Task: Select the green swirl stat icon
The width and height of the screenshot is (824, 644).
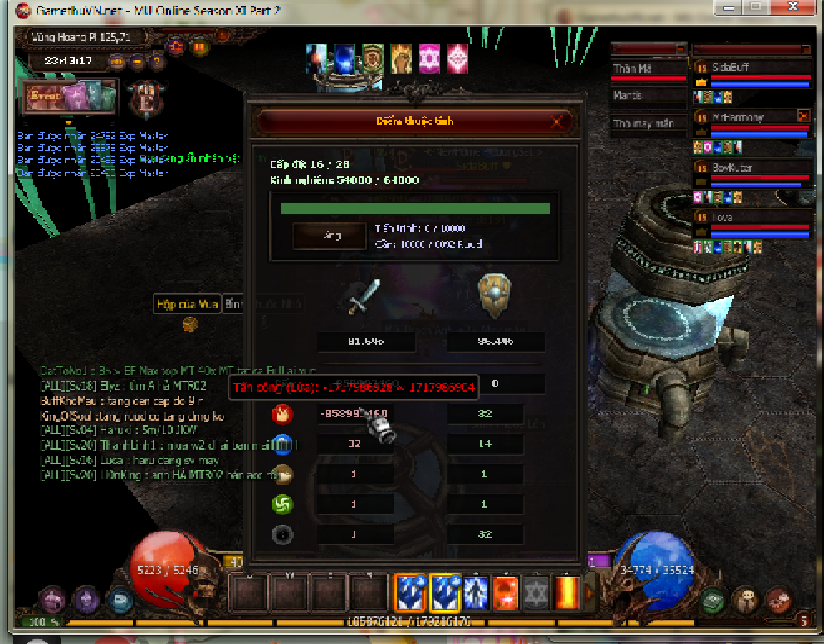Action: click(283, 504)
